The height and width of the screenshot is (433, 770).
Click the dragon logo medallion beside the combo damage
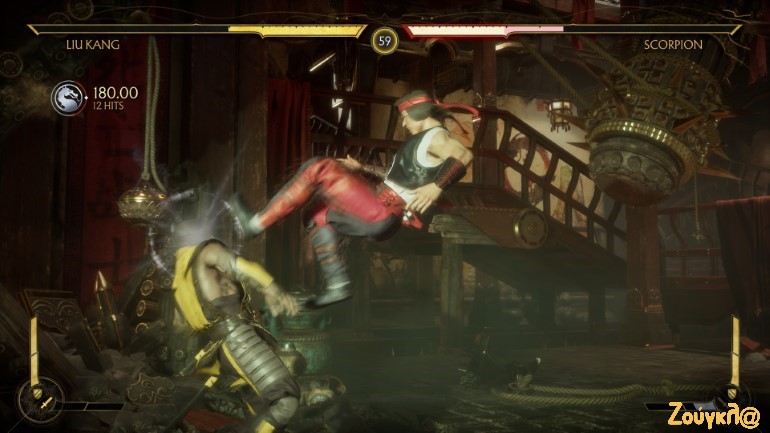69,97
